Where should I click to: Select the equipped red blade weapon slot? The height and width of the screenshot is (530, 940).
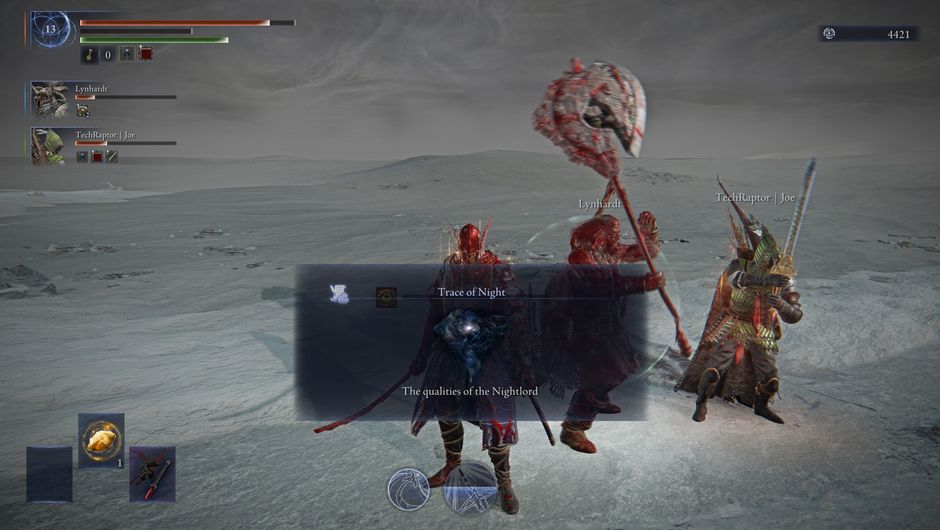[152, 473]
